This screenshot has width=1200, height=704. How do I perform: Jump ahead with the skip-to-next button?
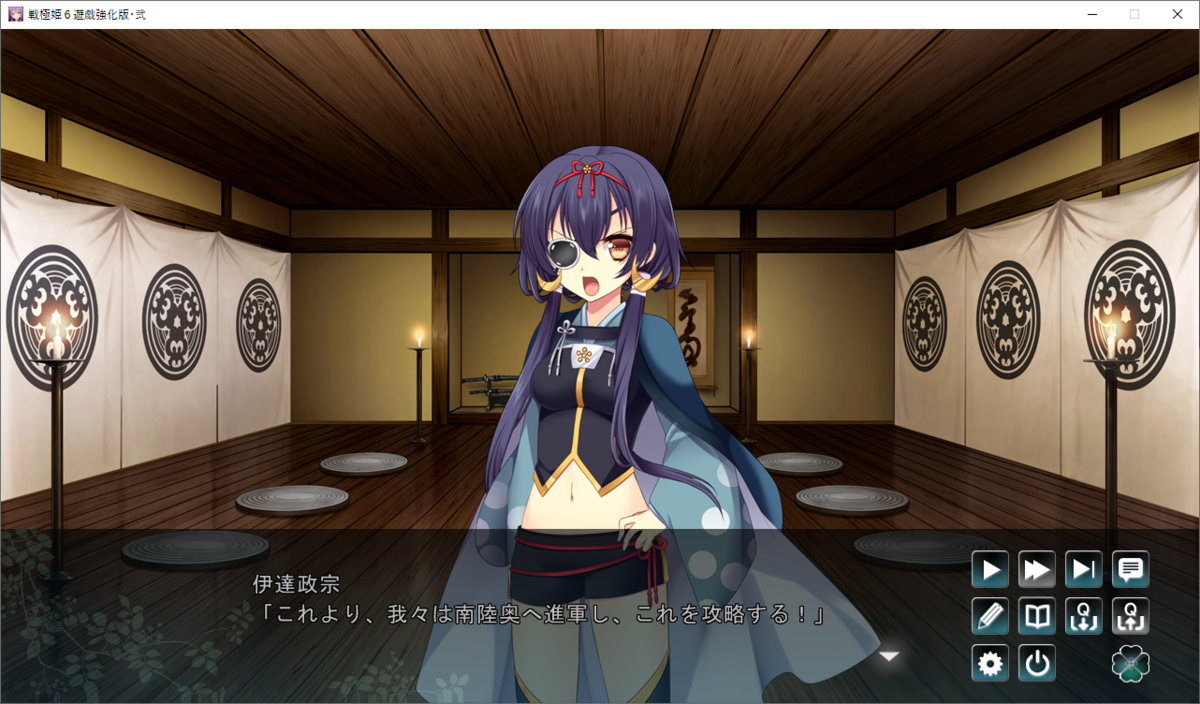point(1084,570)
